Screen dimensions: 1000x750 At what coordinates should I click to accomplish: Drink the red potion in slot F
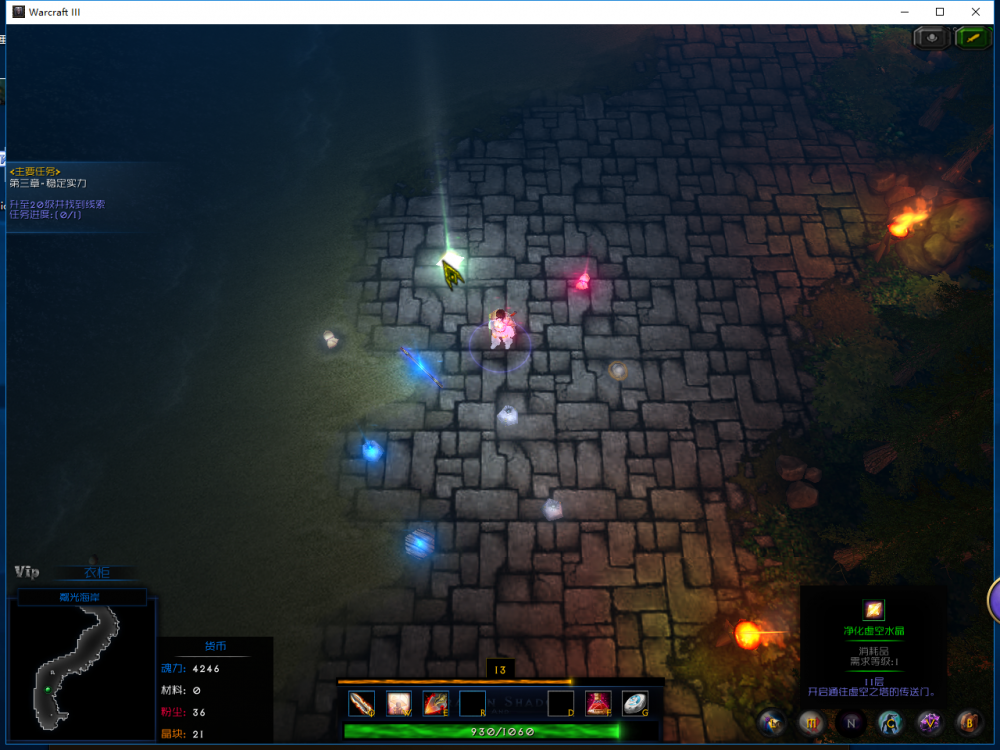tap(598, 703)
